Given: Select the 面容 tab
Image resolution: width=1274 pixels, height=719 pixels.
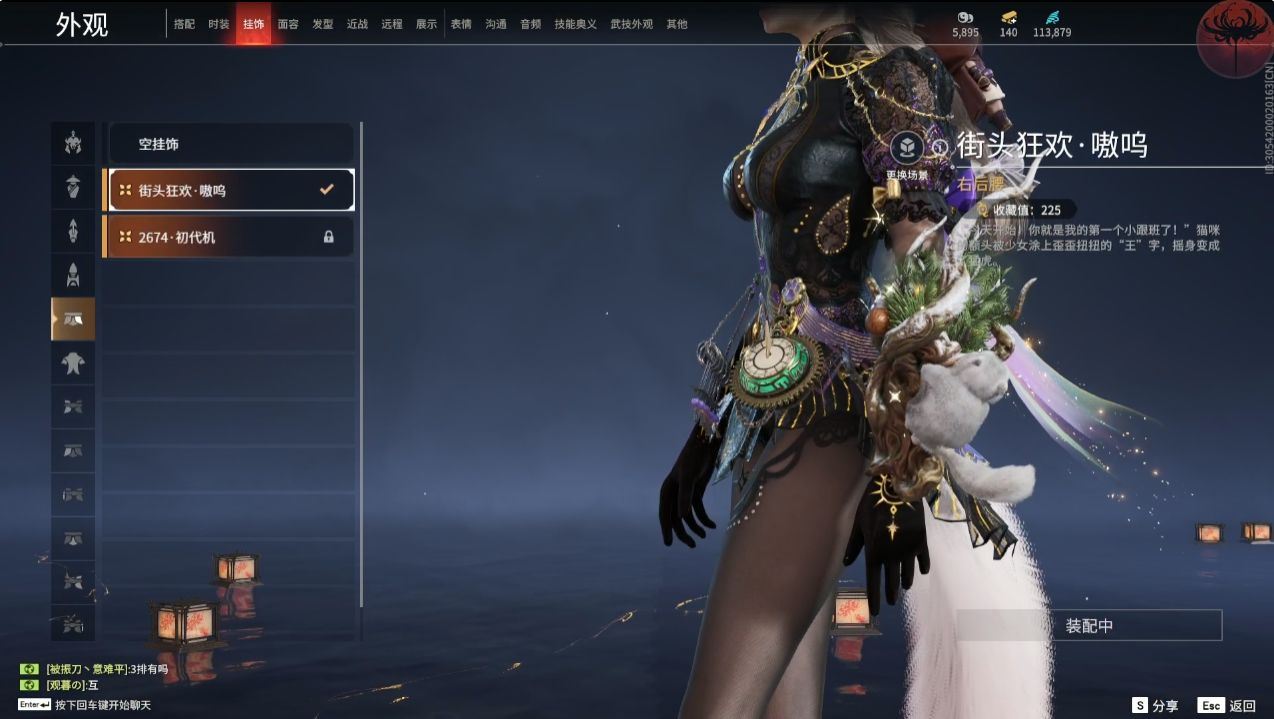Looking at the screenshot, I should [x=288, y=24].
